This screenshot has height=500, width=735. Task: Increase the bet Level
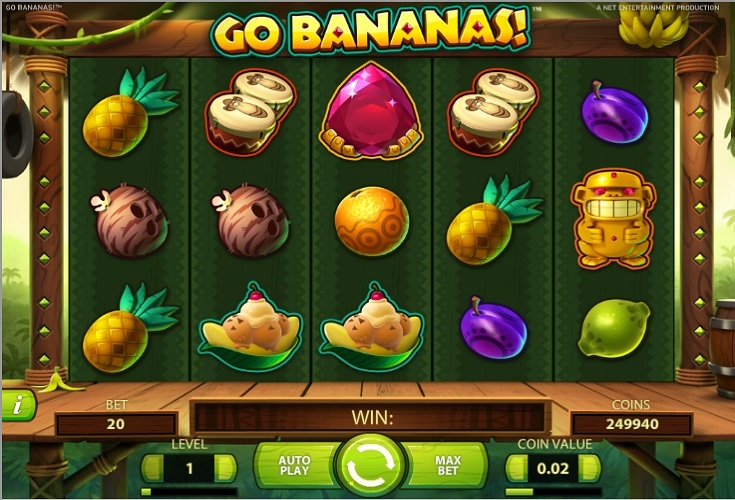coord(226,467)
